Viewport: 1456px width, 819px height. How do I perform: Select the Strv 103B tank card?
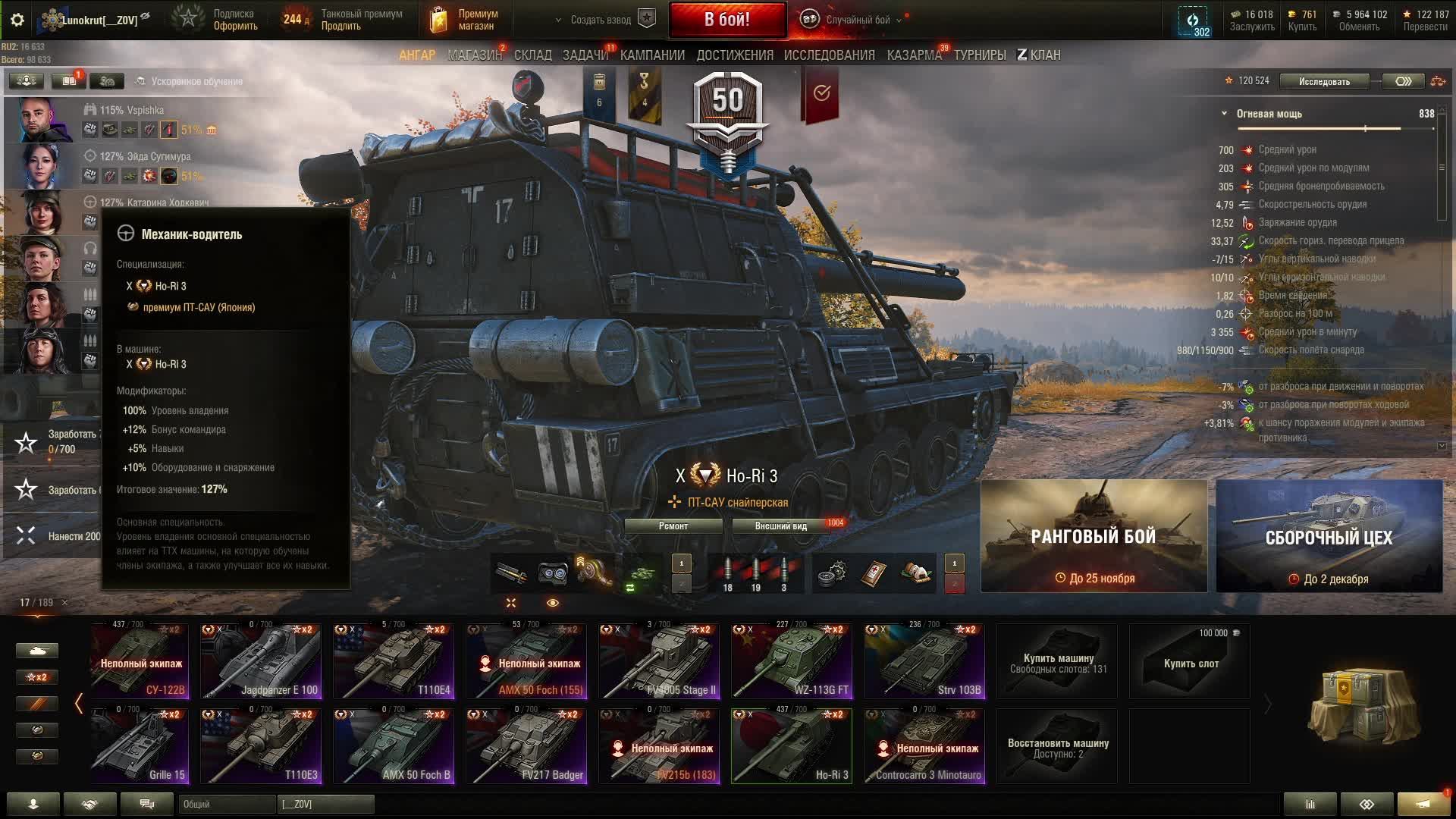(x=924, y=661)
